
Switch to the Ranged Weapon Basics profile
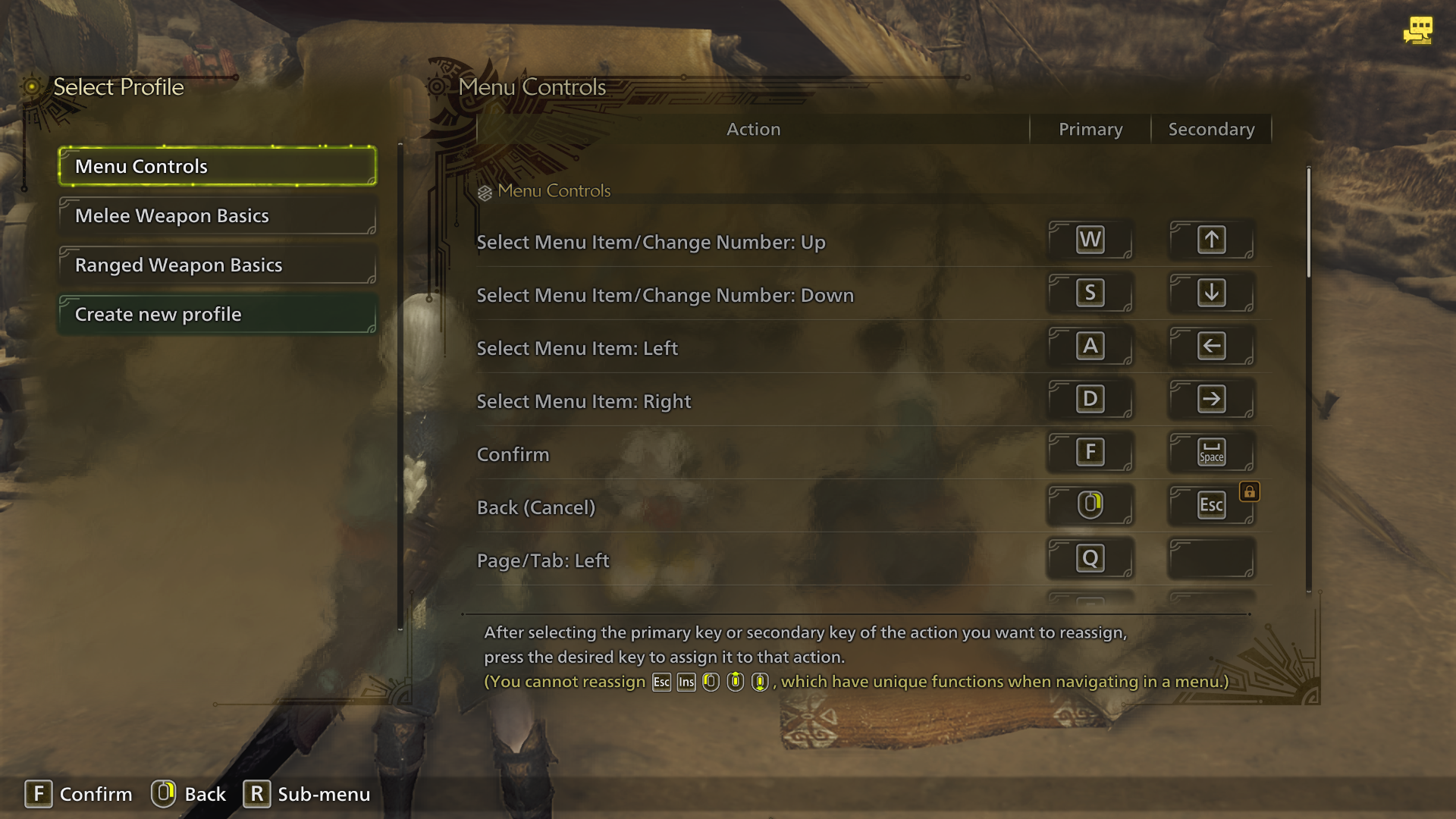[217, 265]
